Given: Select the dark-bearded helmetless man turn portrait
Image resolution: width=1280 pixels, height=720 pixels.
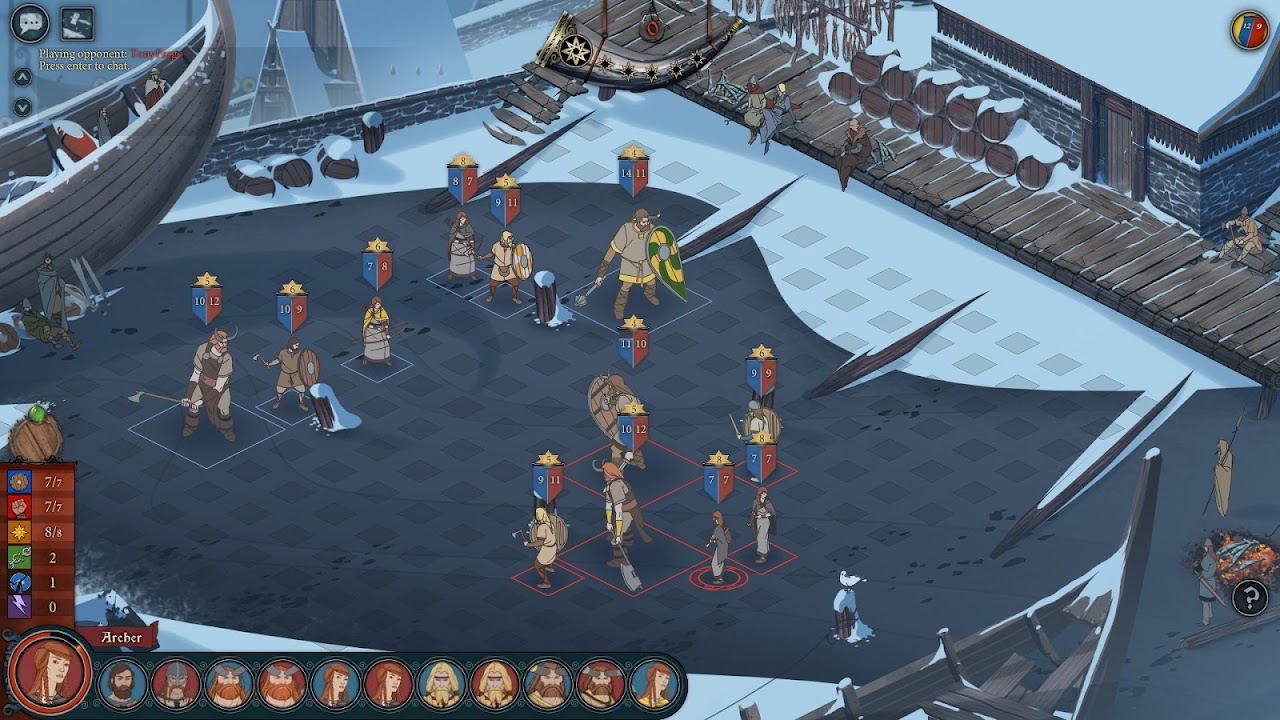Looking at the screenshot, I should 122,685.
